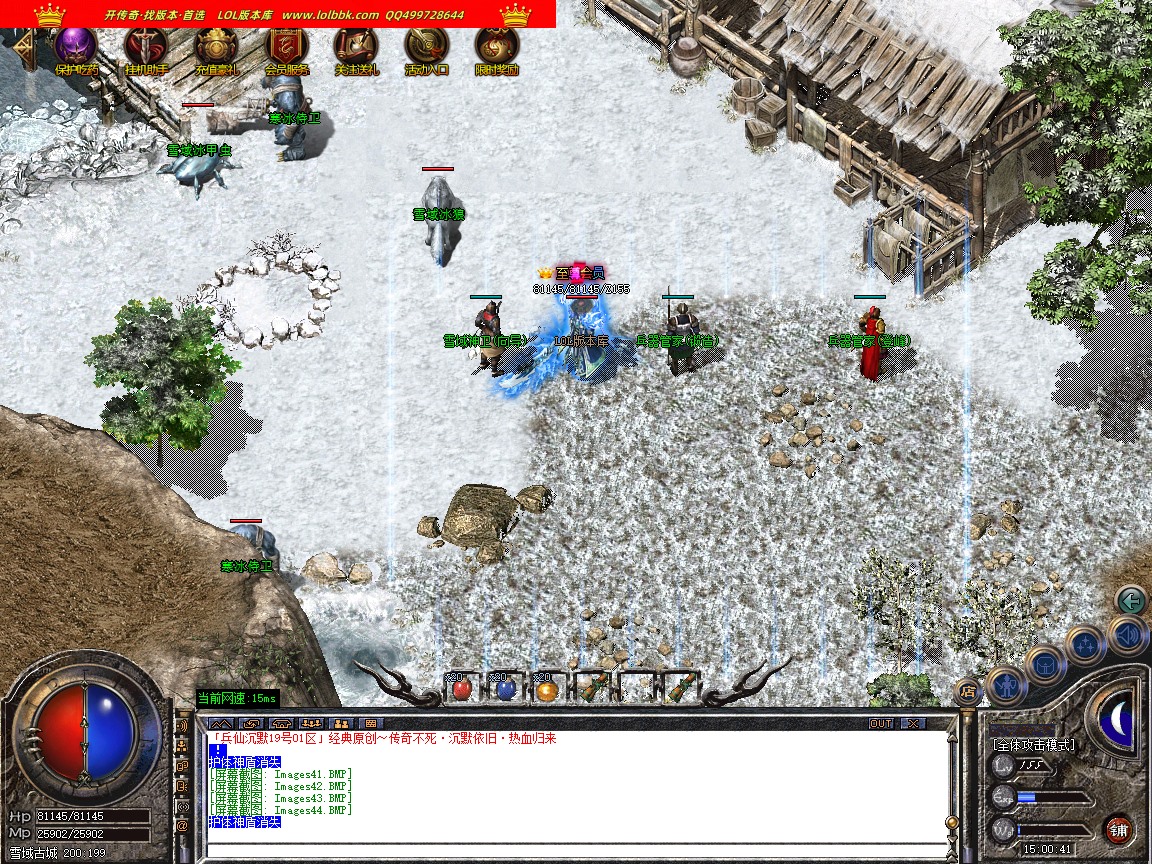Open the 保护吃药 purple orb menu
Viewport: 1152px width, 864px height.
(76, 47)
